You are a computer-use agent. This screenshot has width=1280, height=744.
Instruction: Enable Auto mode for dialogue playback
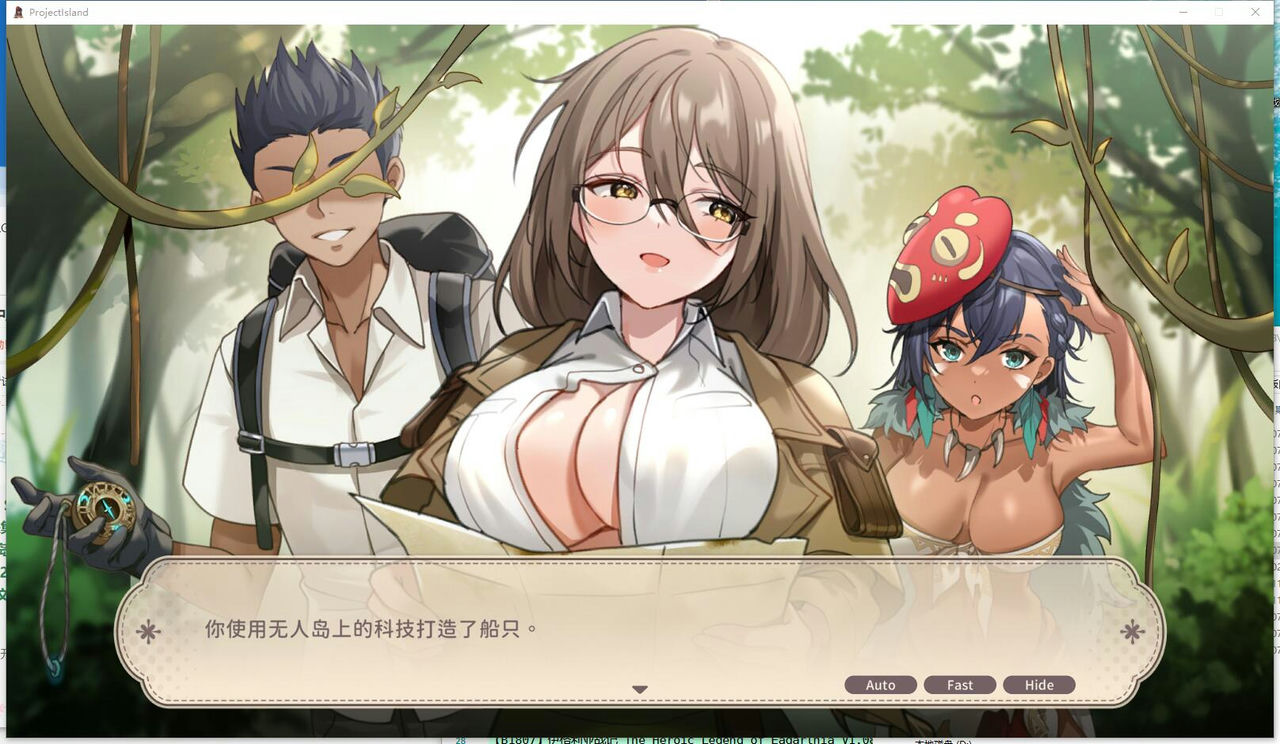(x=880, y=685)
